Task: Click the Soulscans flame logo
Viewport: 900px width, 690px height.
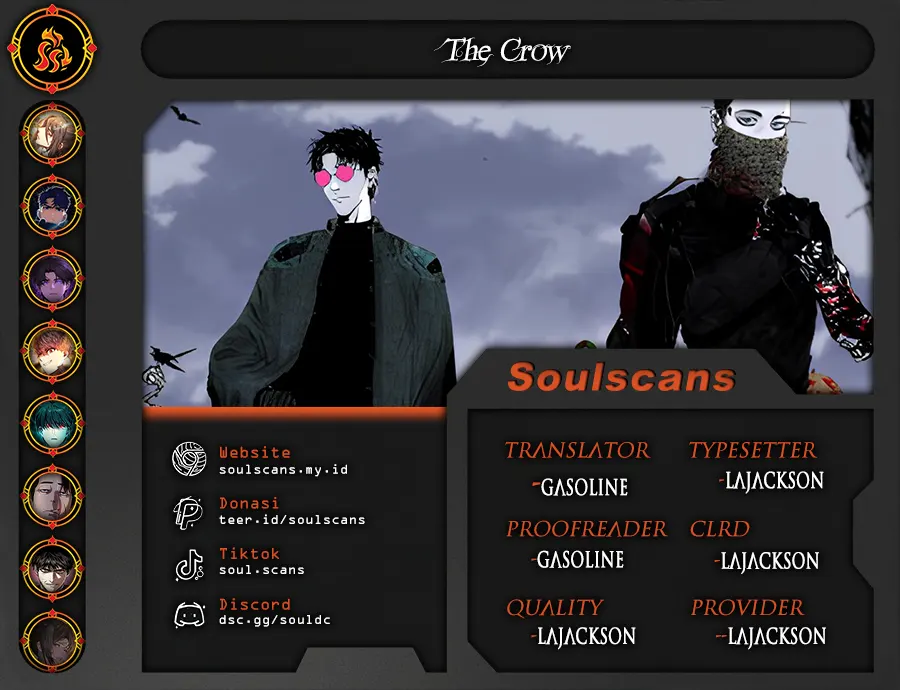Action: click(x=47, y=51)
